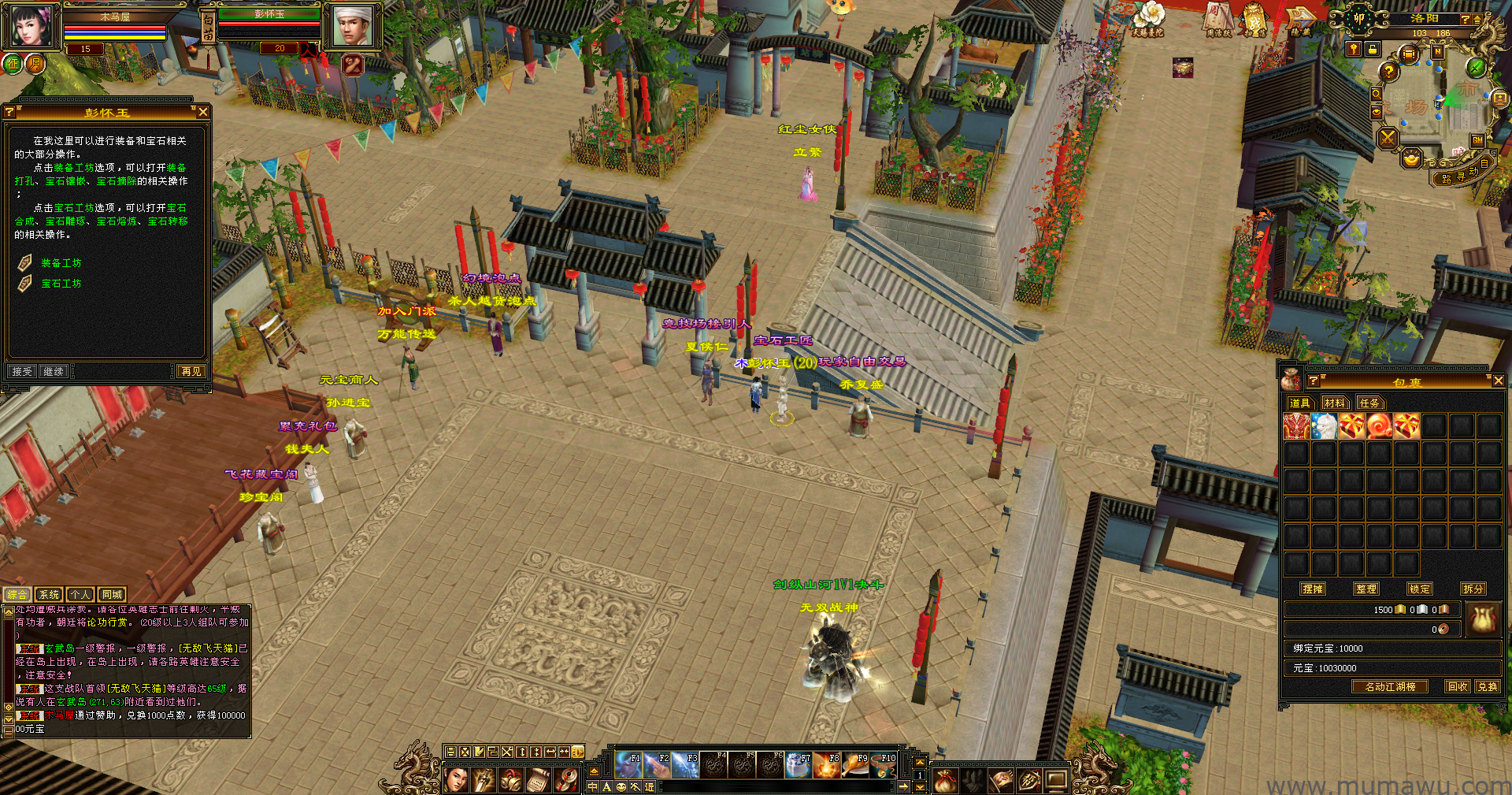Switch to the 材料 inventory tab
Screen dimensions: 1512x795
pos(1334,403)
